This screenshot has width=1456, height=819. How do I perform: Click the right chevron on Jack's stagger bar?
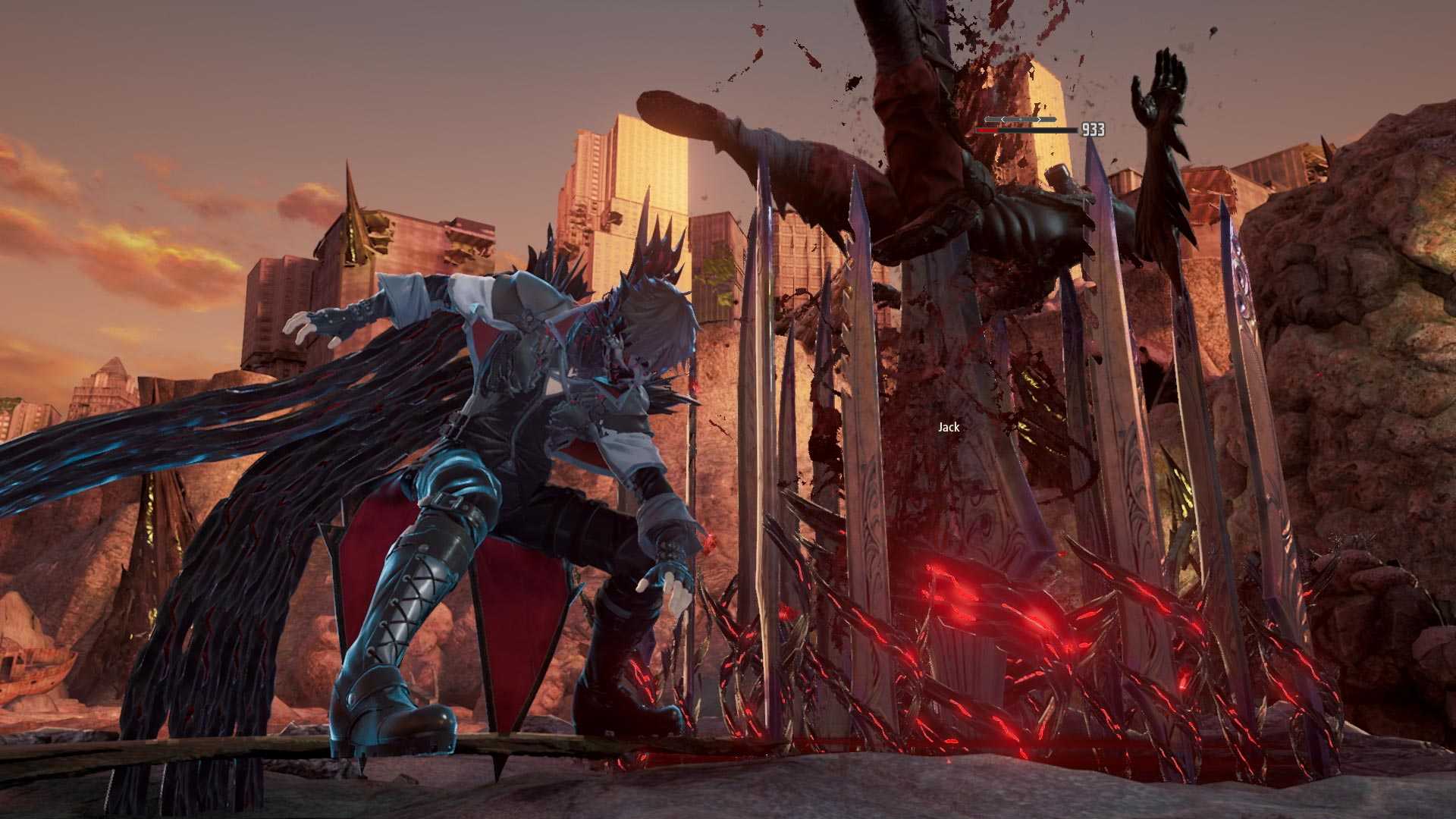point(1039,119)
